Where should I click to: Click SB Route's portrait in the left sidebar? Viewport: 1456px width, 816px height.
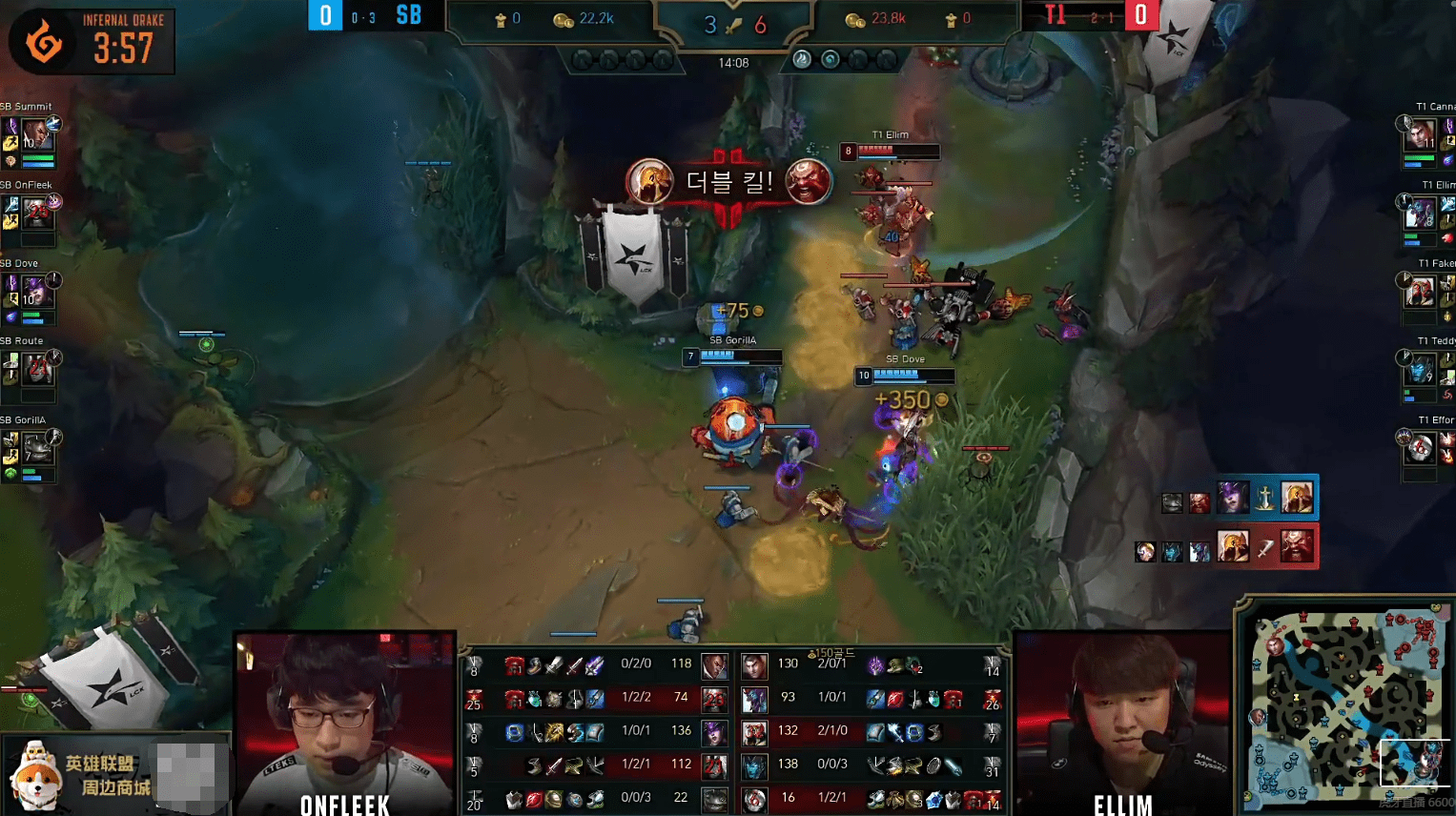pos(38,368)
